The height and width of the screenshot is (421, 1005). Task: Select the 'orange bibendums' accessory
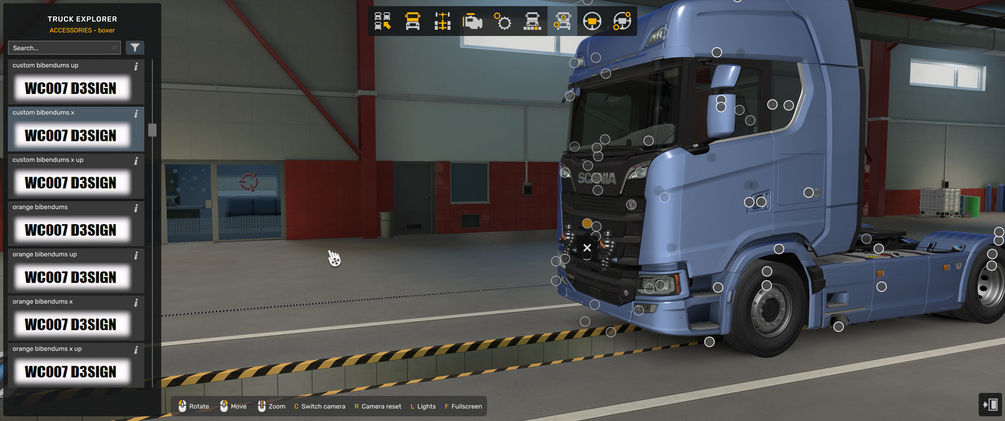pyautogui.click(x=70, y=230)
